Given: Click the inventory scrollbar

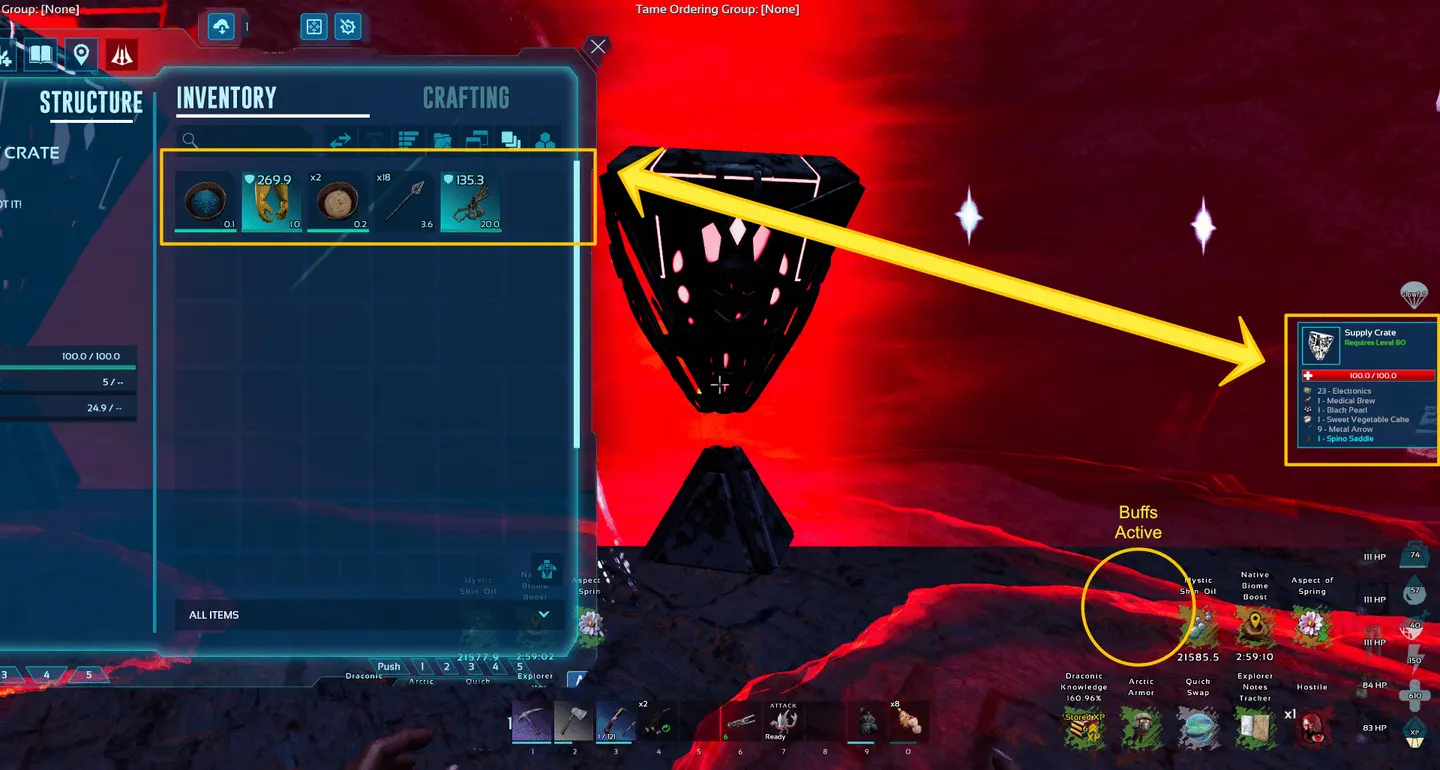Looking at the screenshot, I should 576,300.
